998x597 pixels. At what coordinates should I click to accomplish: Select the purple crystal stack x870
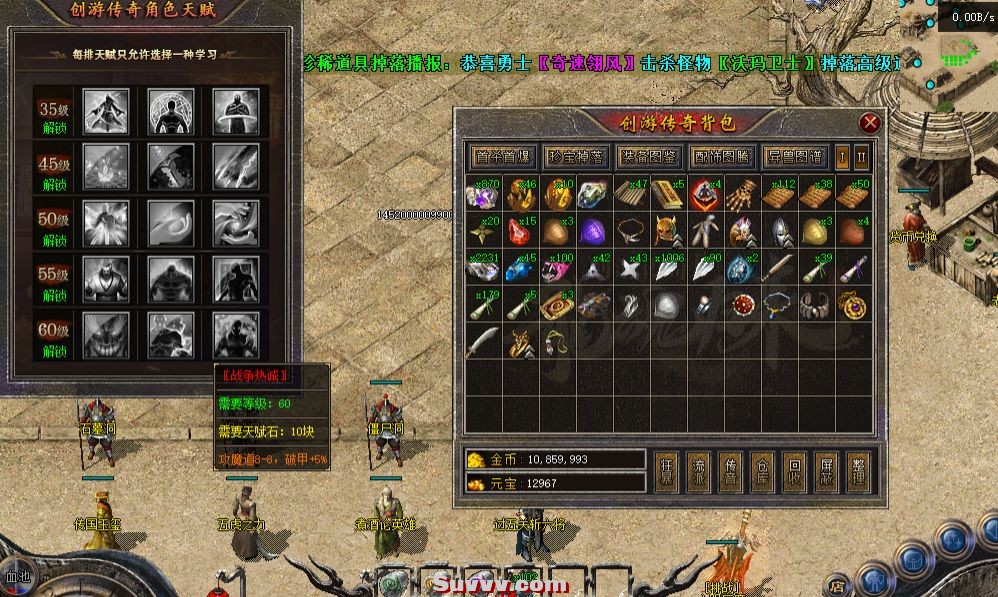[x=485, y=193]
